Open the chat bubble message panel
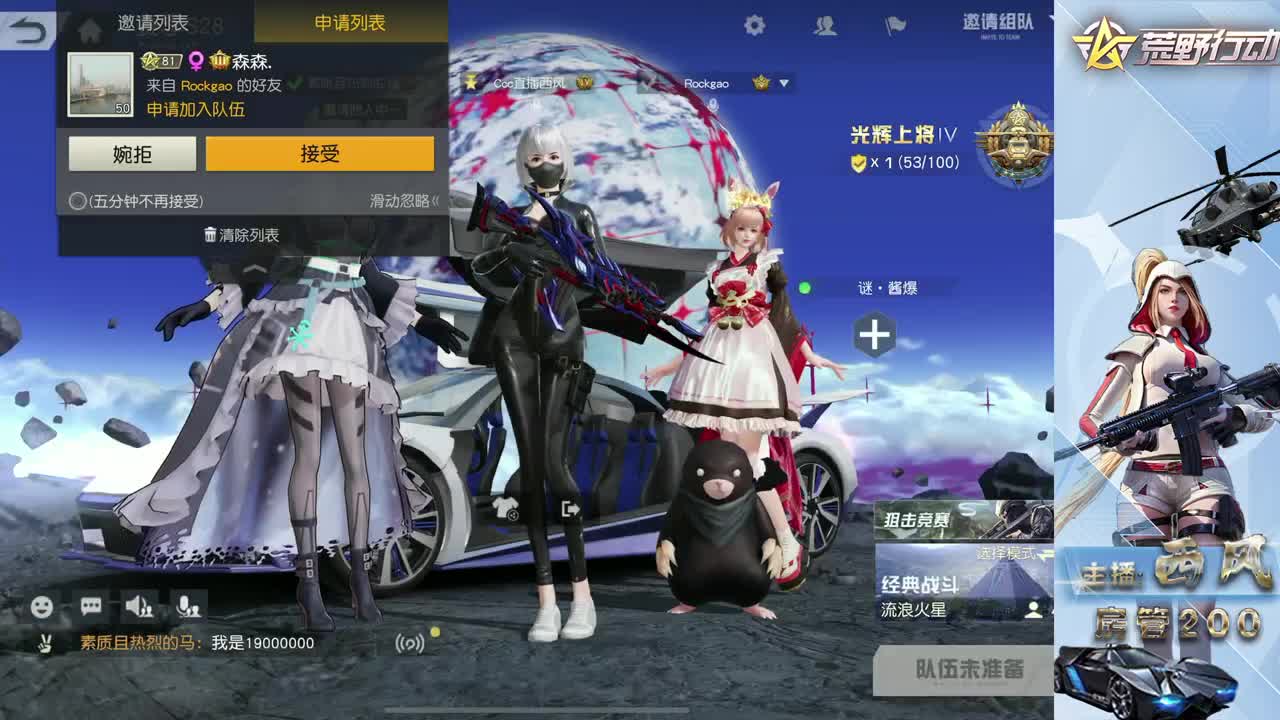This screenshot has height=720, width=1280. 93,604
